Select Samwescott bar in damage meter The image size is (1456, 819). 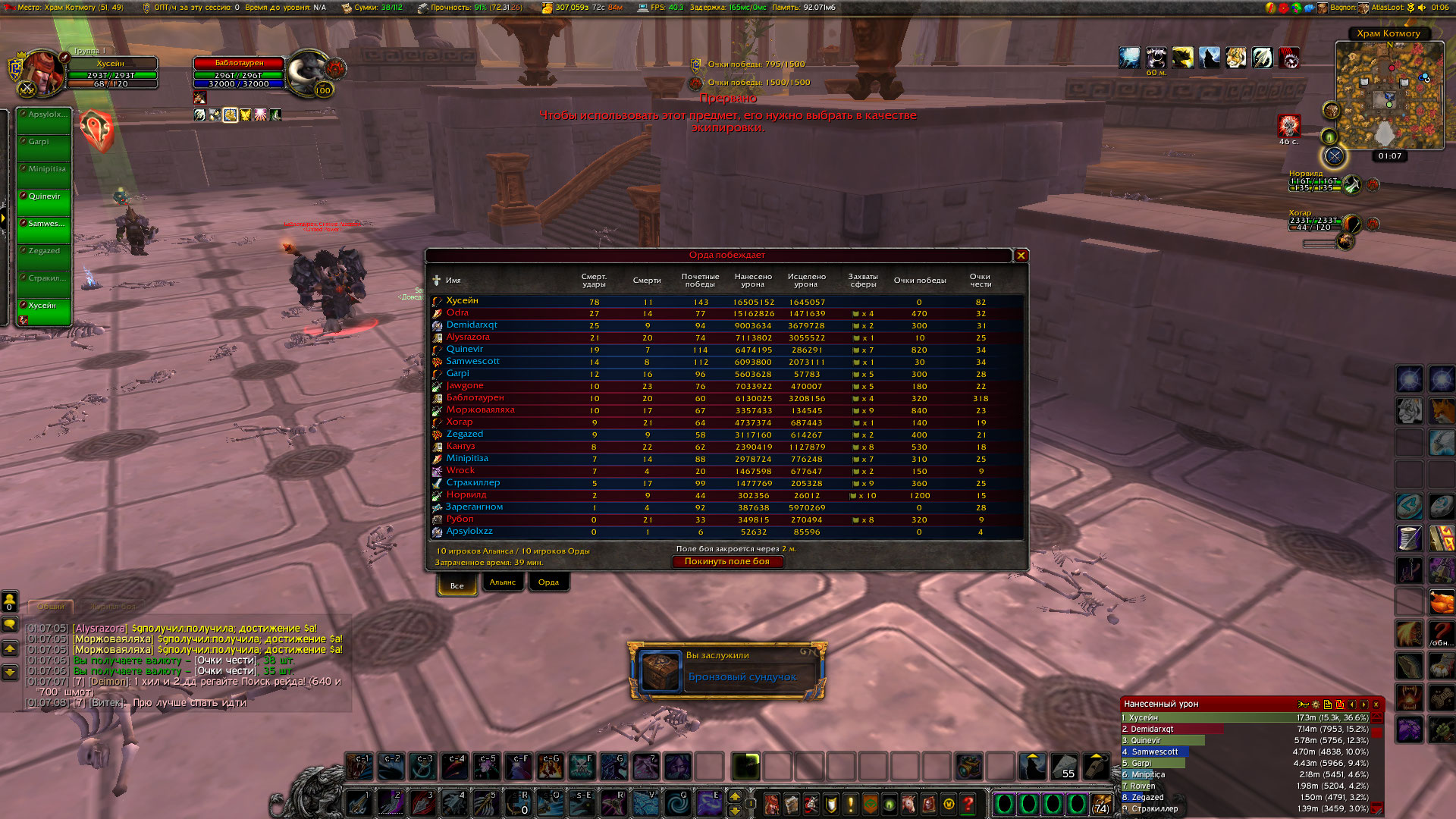coord(1154,752)
